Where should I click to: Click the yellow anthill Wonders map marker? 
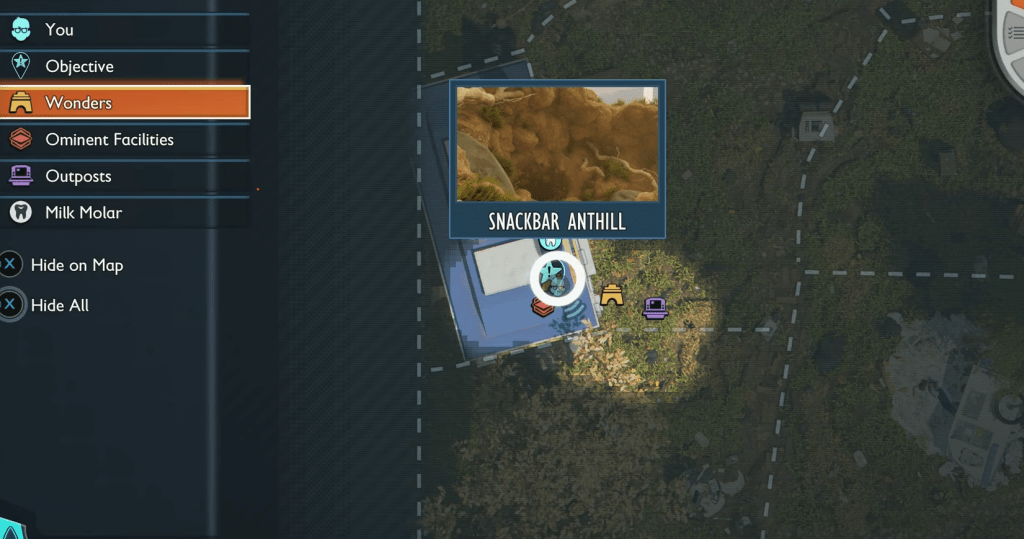(611, 295)
